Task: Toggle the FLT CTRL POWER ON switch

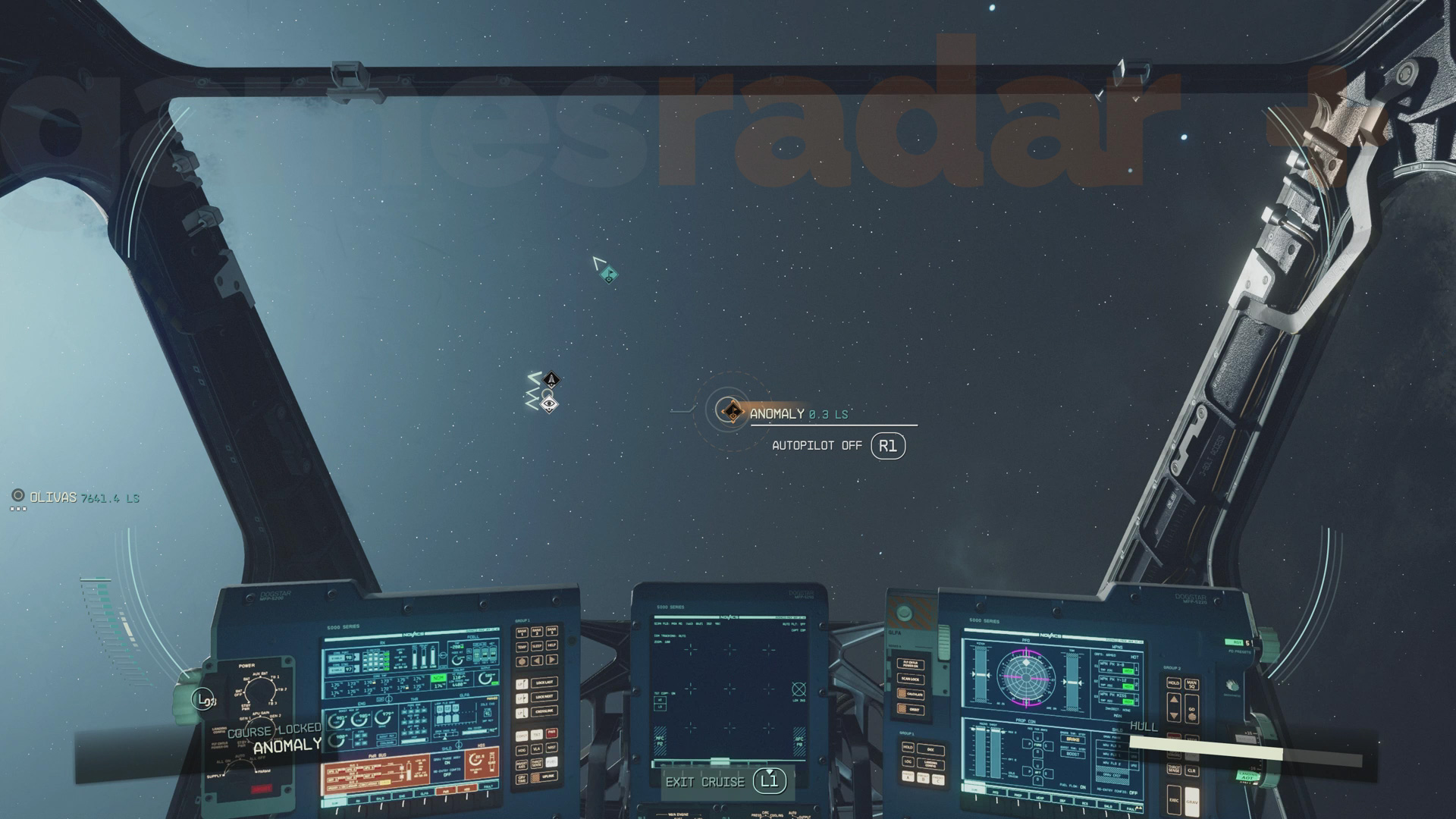Action: tap(910, 665)
